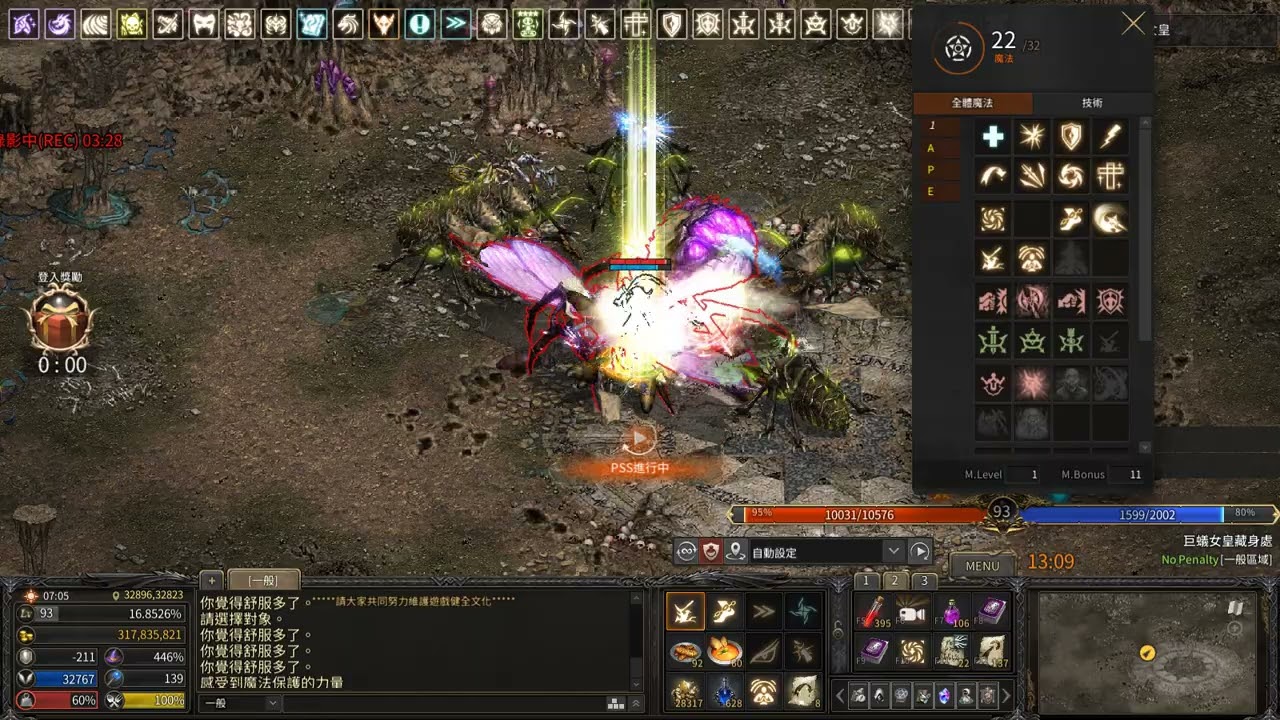Use the purple potion with 106 count
Screen dimensions: 1280x720
tap(952, 612)
